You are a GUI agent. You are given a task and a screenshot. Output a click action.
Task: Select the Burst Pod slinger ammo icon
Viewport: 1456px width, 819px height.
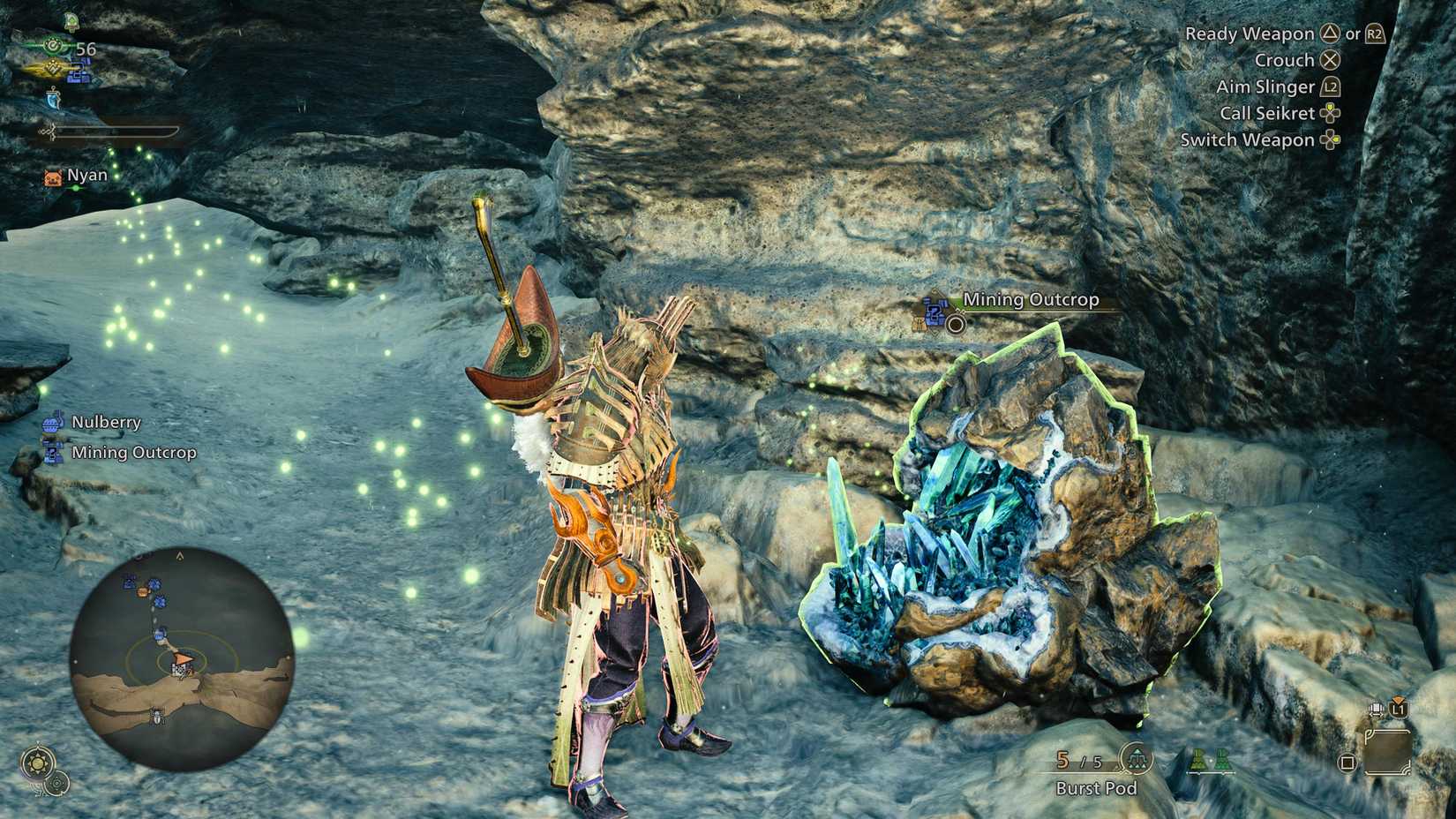(x=1137, y=759)
